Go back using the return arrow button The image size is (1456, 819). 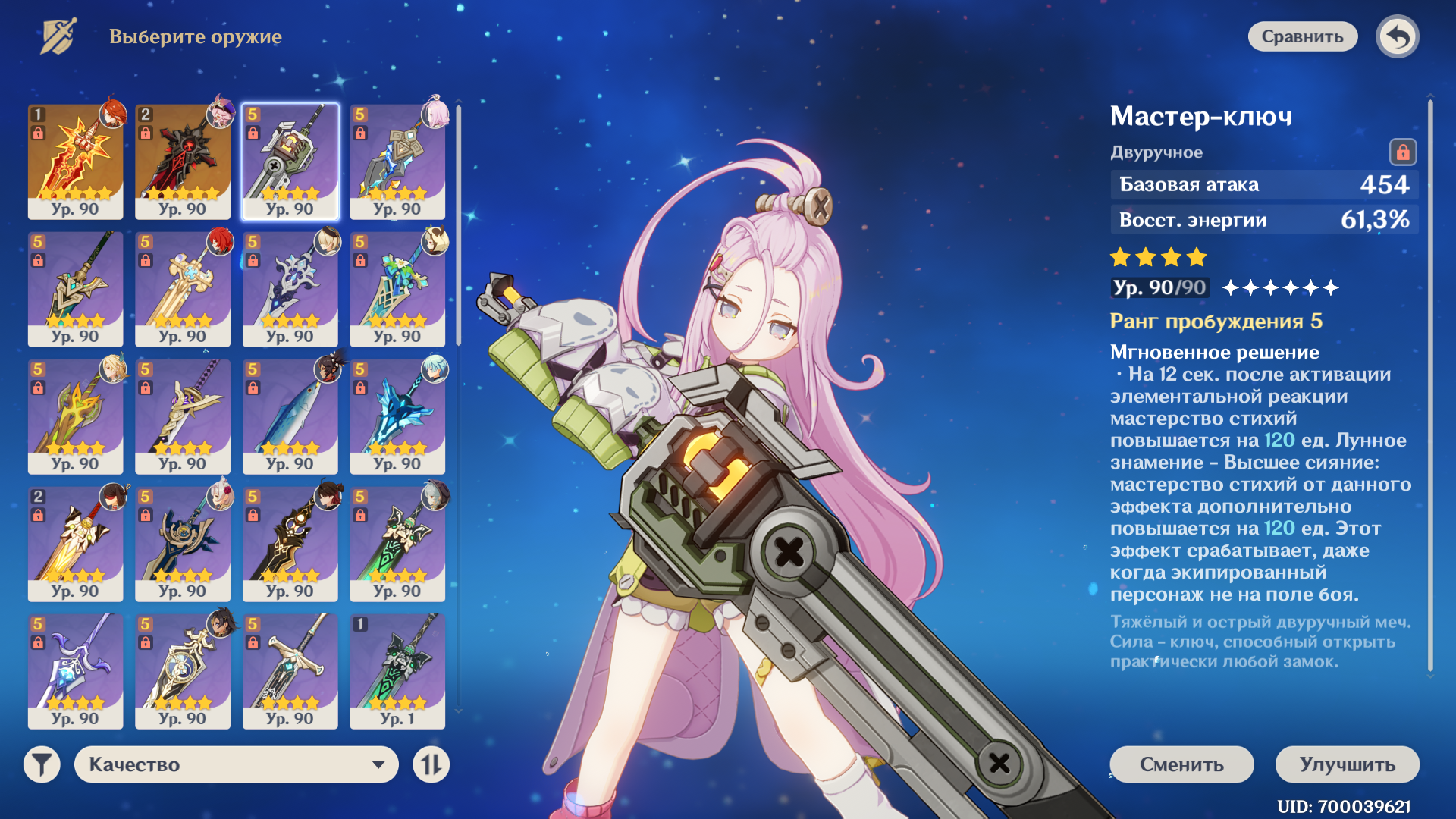1398,36
